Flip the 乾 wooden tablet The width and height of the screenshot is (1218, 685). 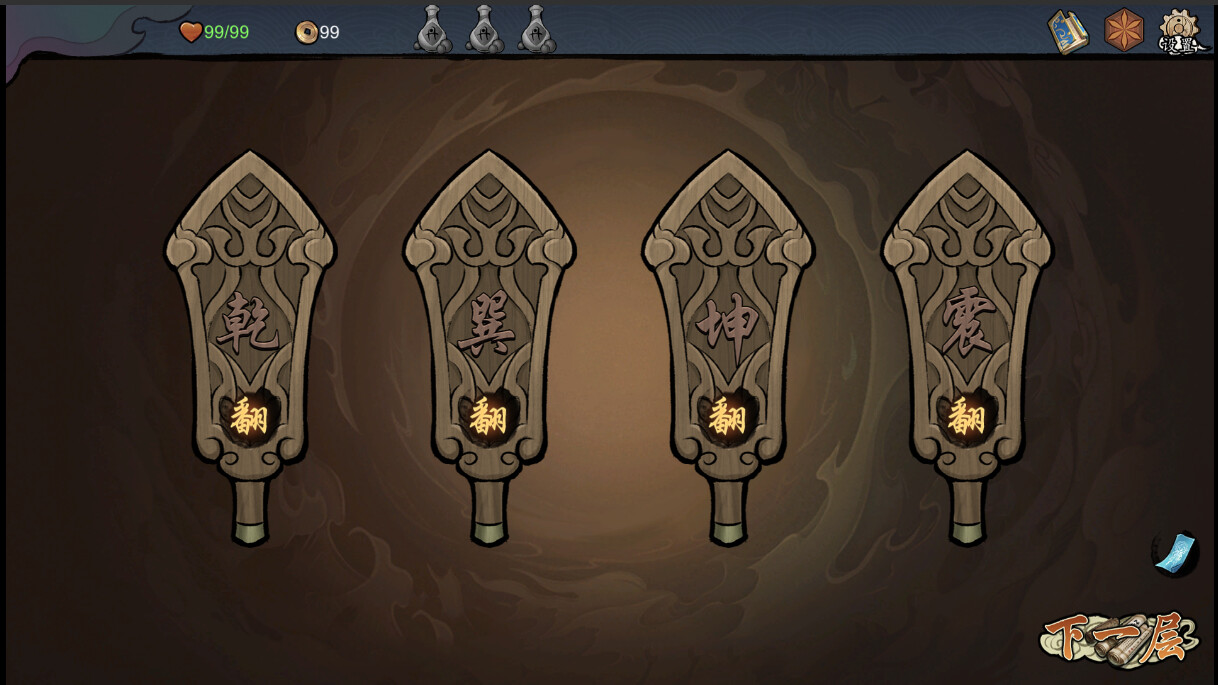click(x=249, y=416)
